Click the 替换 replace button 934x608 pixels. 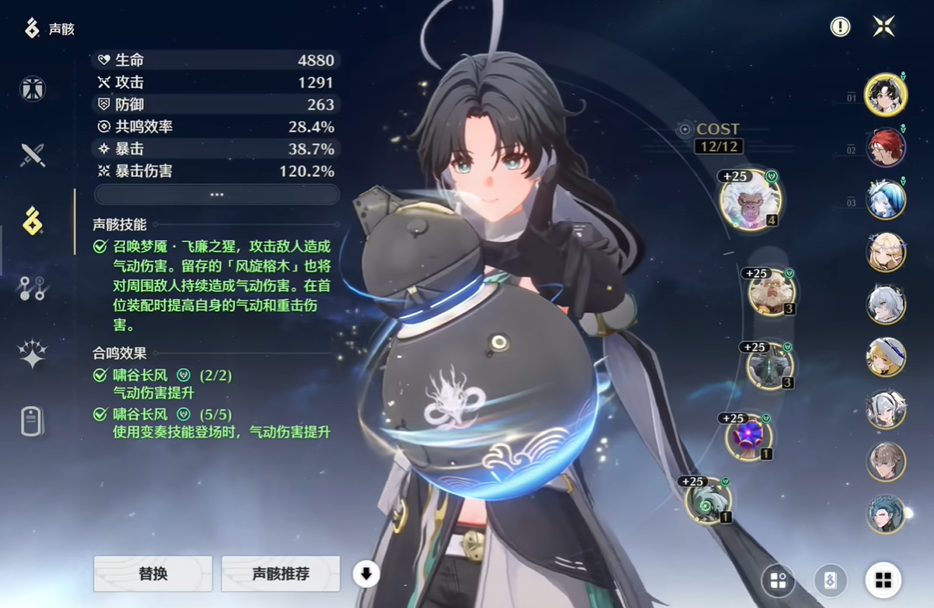[x=153, y=574]
